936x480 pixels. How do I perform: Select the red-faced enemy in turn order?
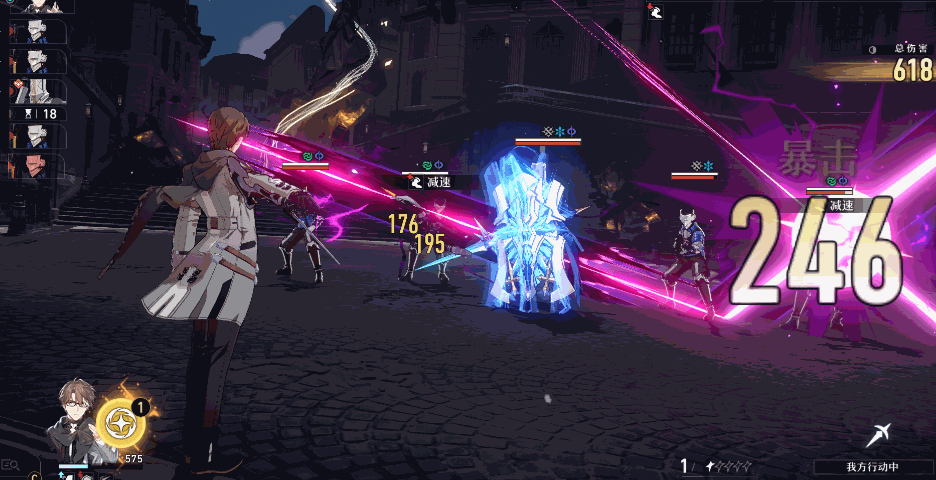tap(38, 165)
